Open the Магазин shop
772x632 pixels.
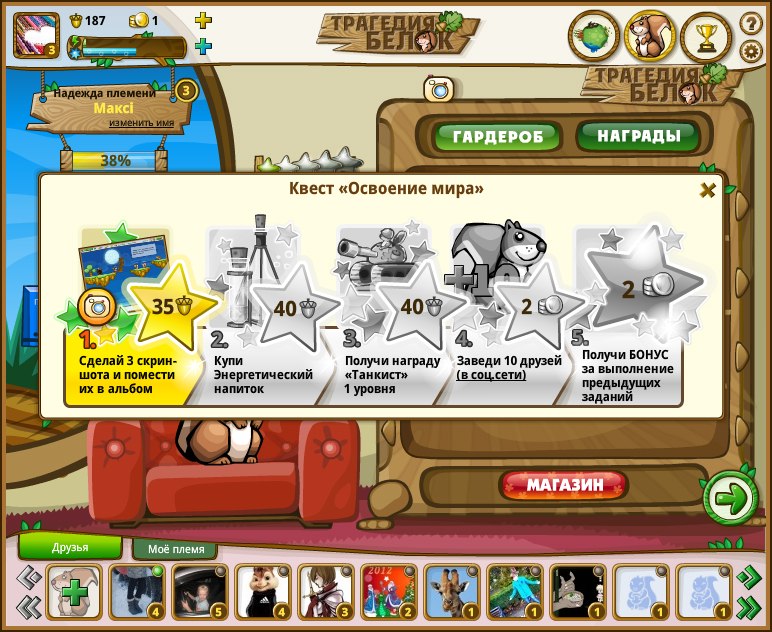[x=564, y=485]
